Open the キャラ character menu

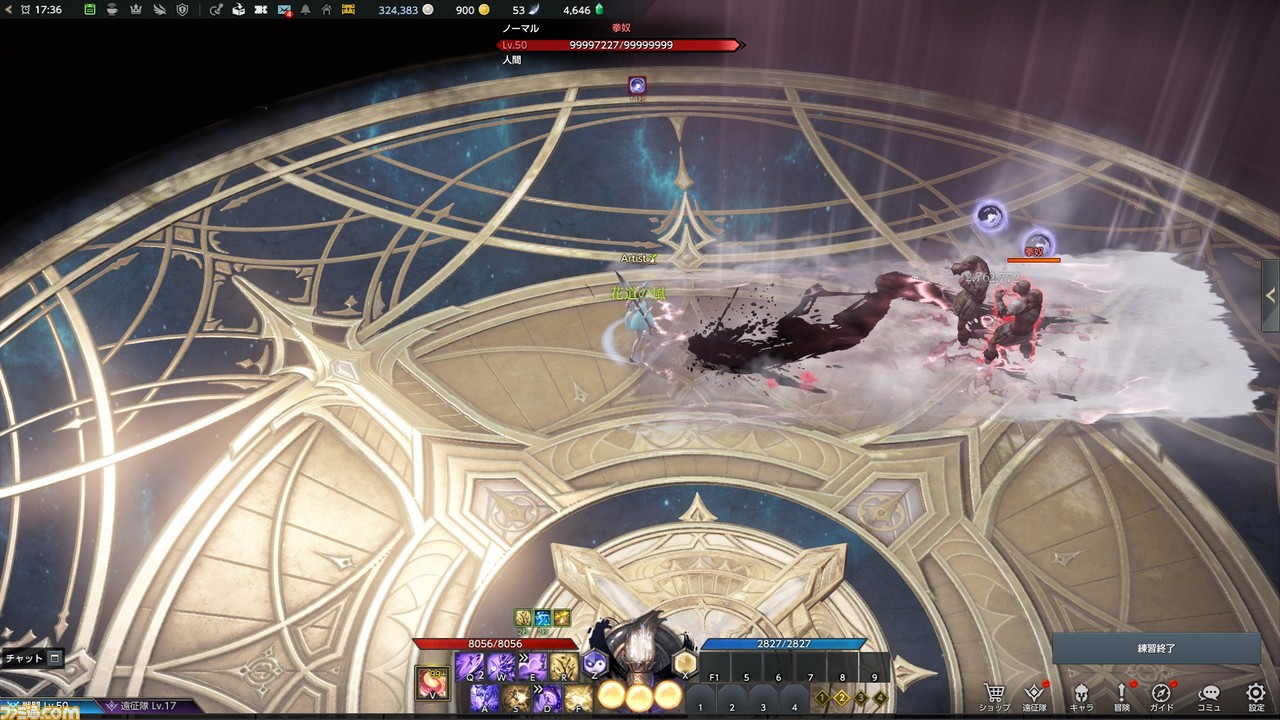coord(1081,696)
